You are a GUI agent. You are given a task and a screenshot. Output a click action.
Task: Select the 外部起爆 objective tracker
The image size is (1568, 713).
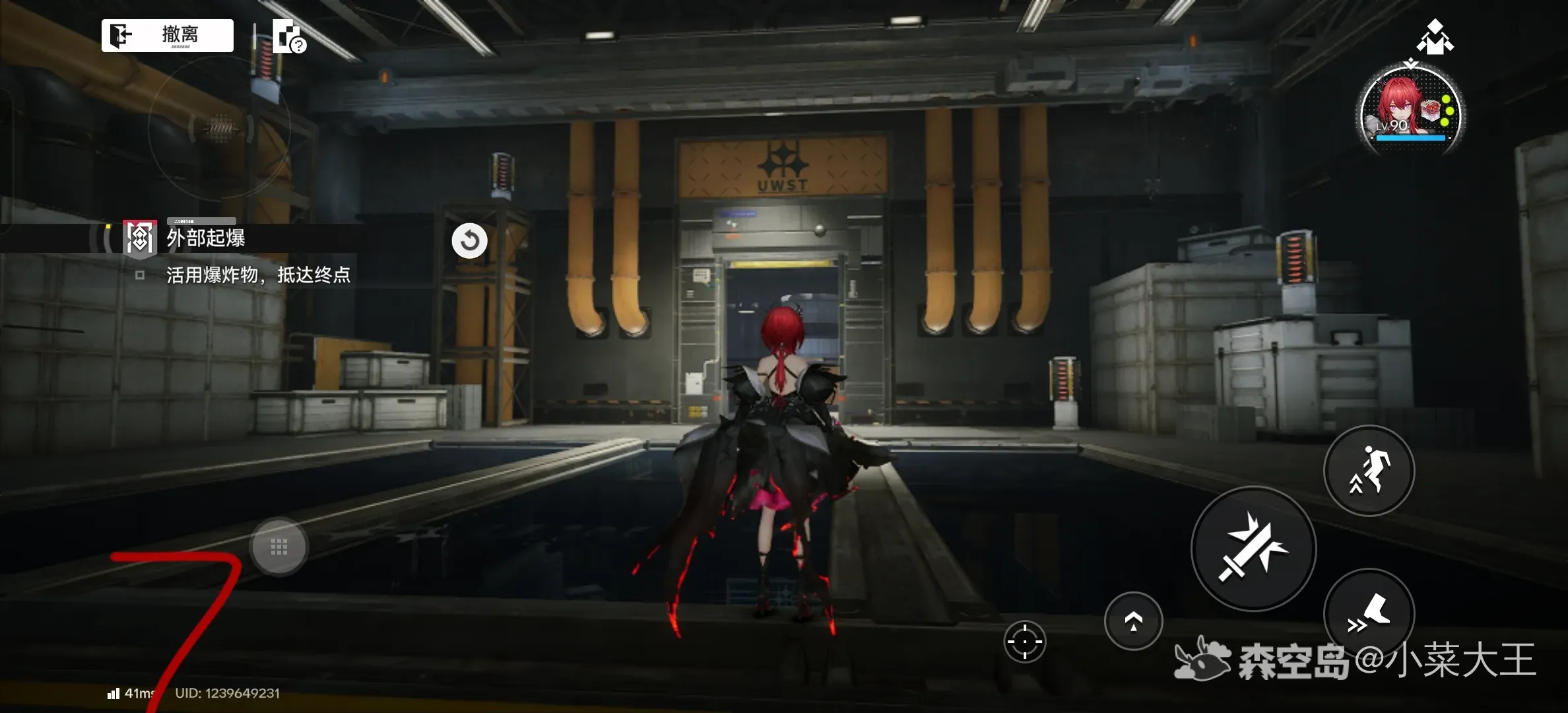coord(205,238)
